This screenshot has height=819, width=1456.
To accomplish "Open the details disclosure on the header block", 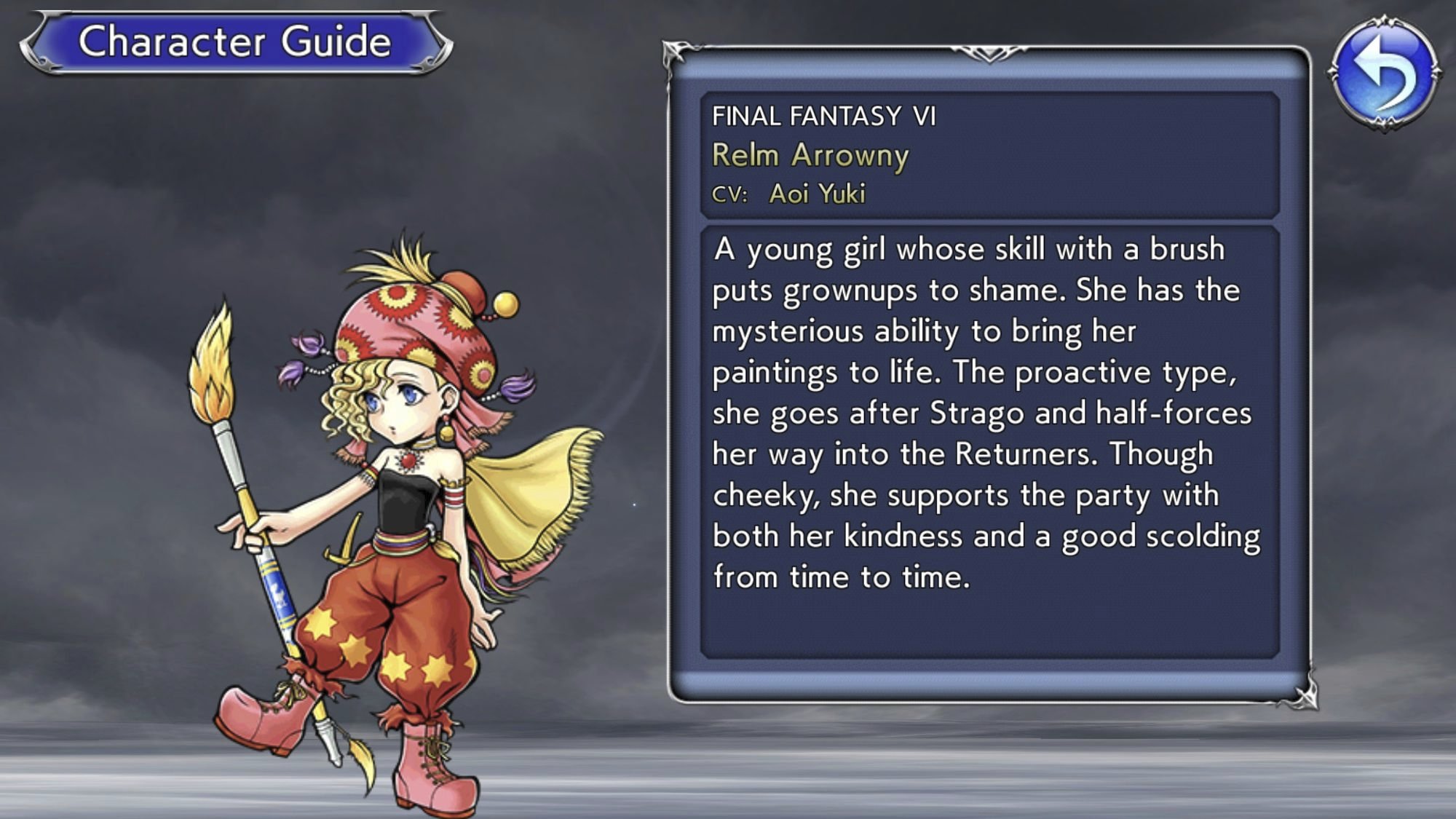I will tap(990, 153).
